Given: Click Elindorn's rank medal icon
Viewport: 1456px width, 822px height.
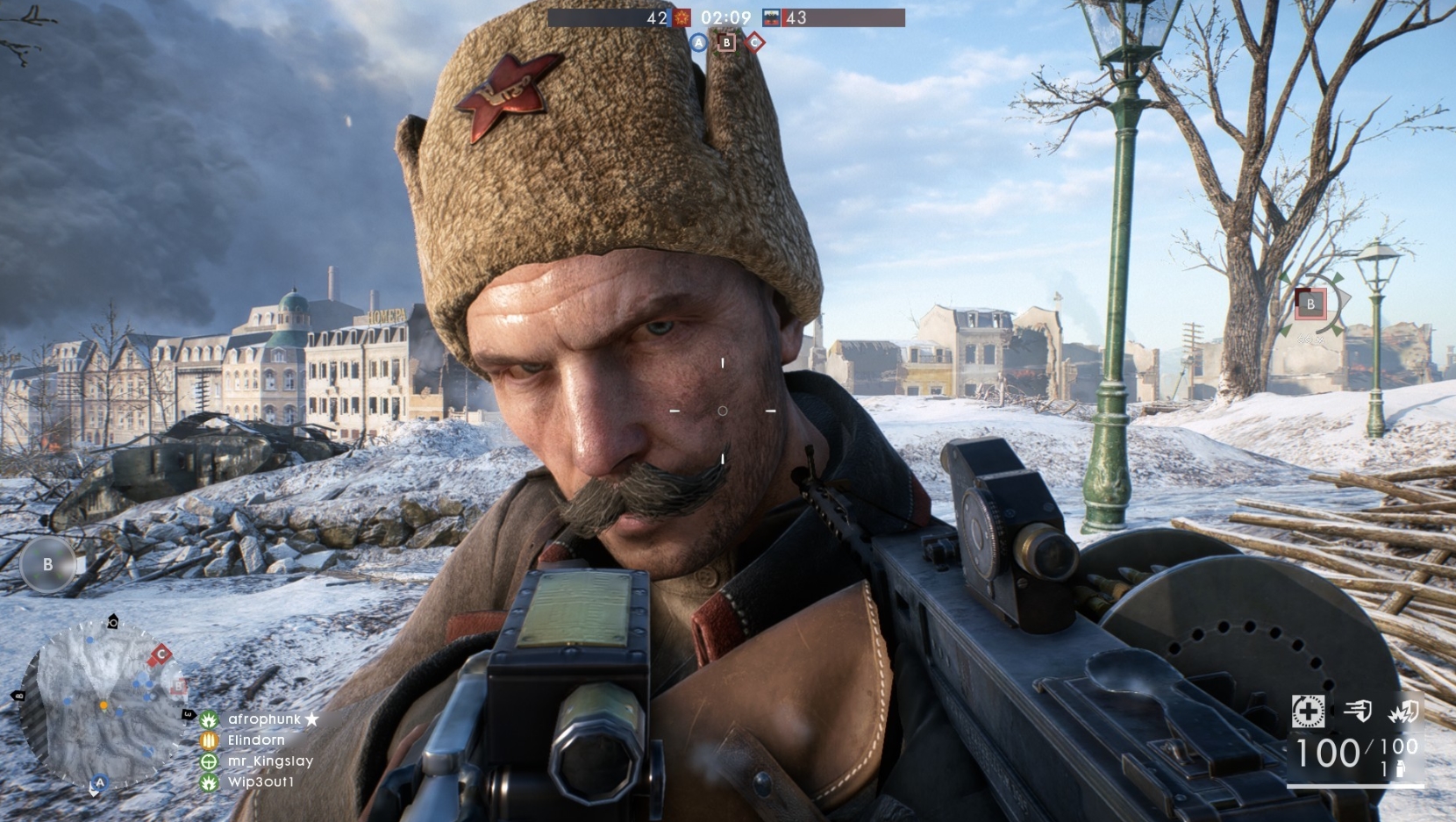Looking at the screenshot, I should pos(209,740).
